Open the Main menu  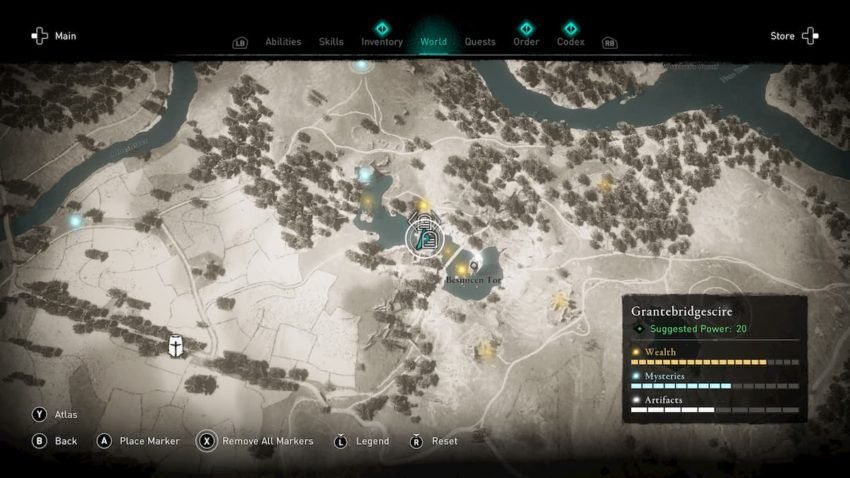pos(53,36)
